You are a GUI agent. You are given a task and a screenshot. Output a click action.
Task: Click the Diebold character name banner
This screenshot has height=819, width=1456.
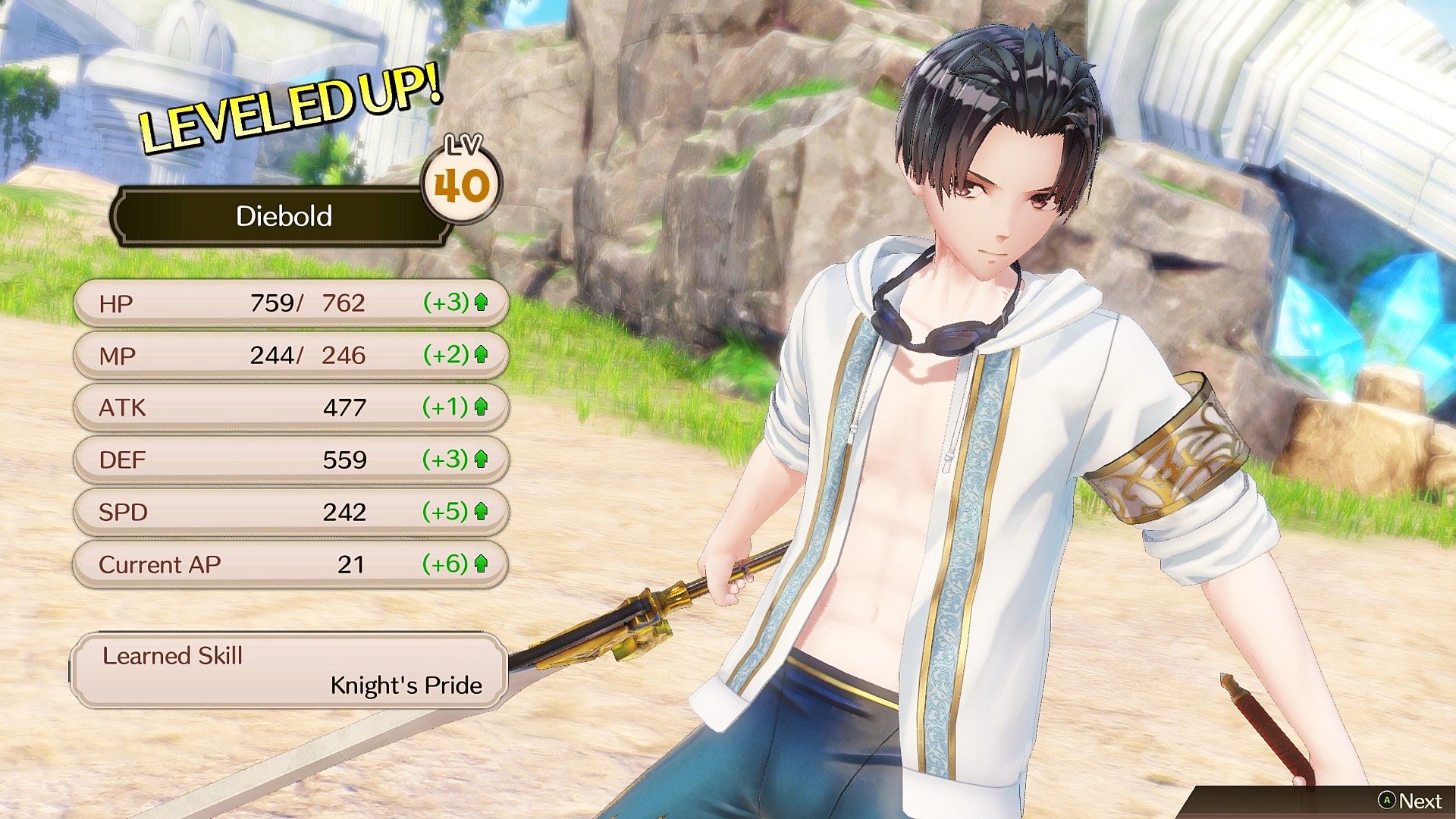[x=284, y=216]
